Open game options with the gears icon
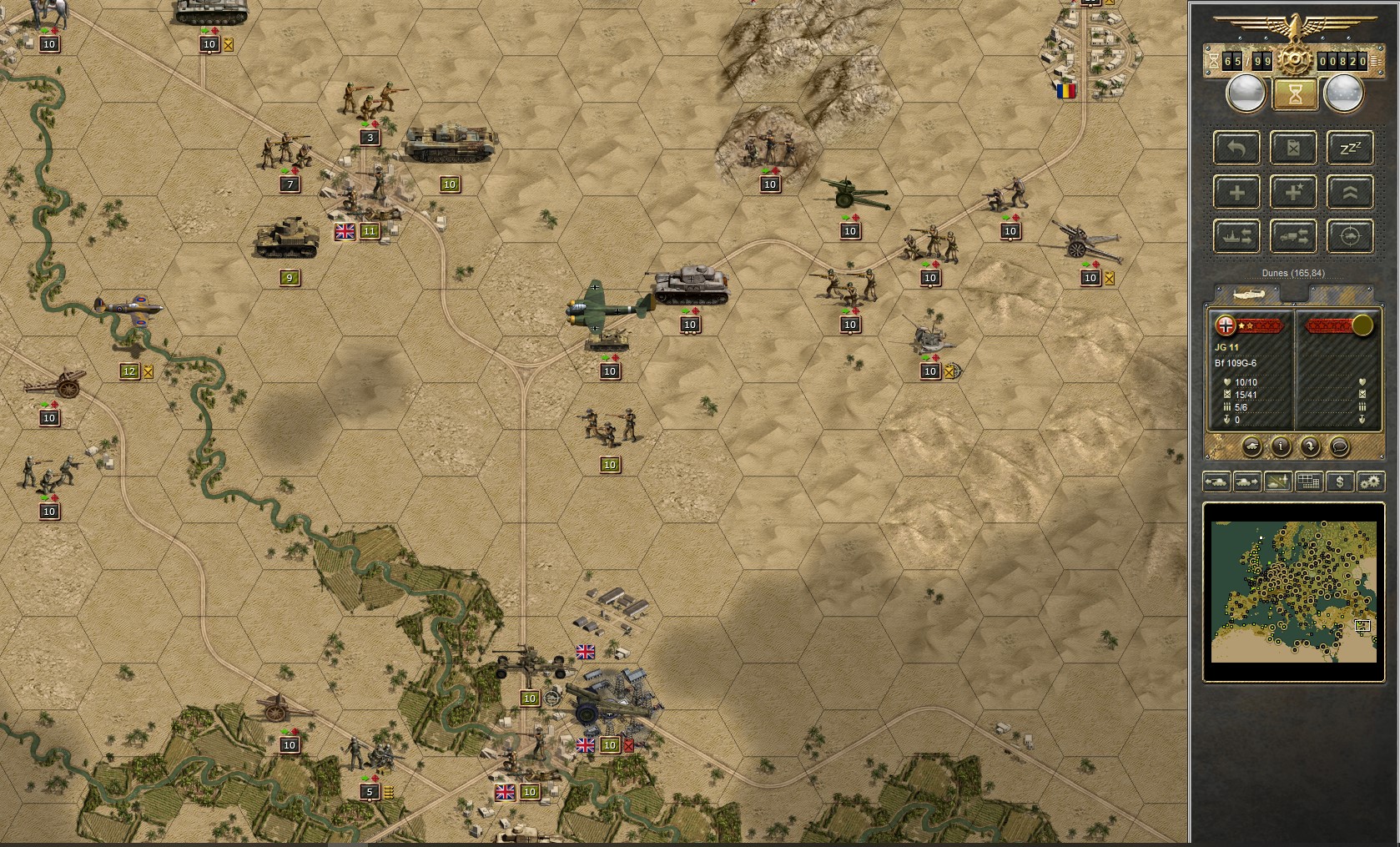1400x847 pixels. coord(1370,481)
